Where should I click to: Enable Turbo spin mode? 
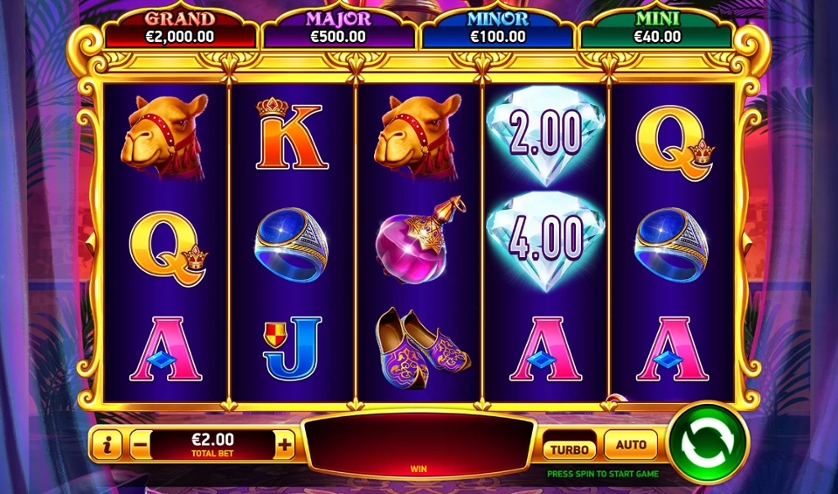(x=570, y=446)
